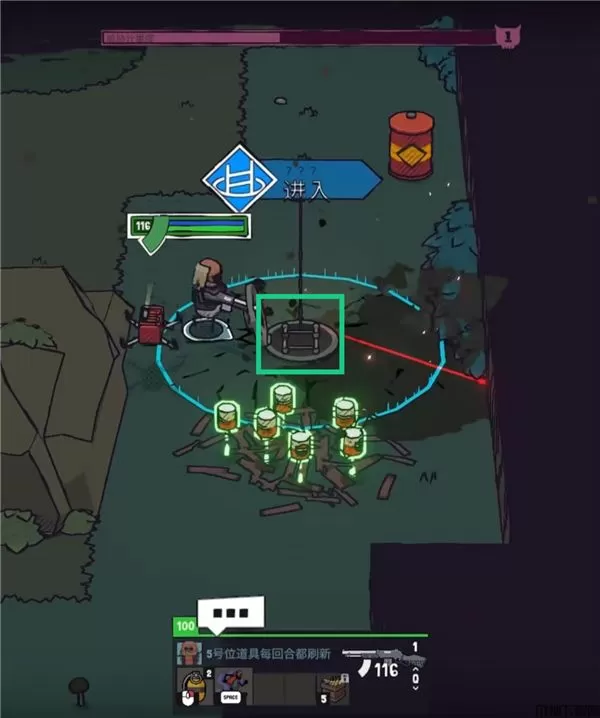600x718 pixels.
Task: Click the cat icon at the progress bar end
Action: click(x=508, y=37)
